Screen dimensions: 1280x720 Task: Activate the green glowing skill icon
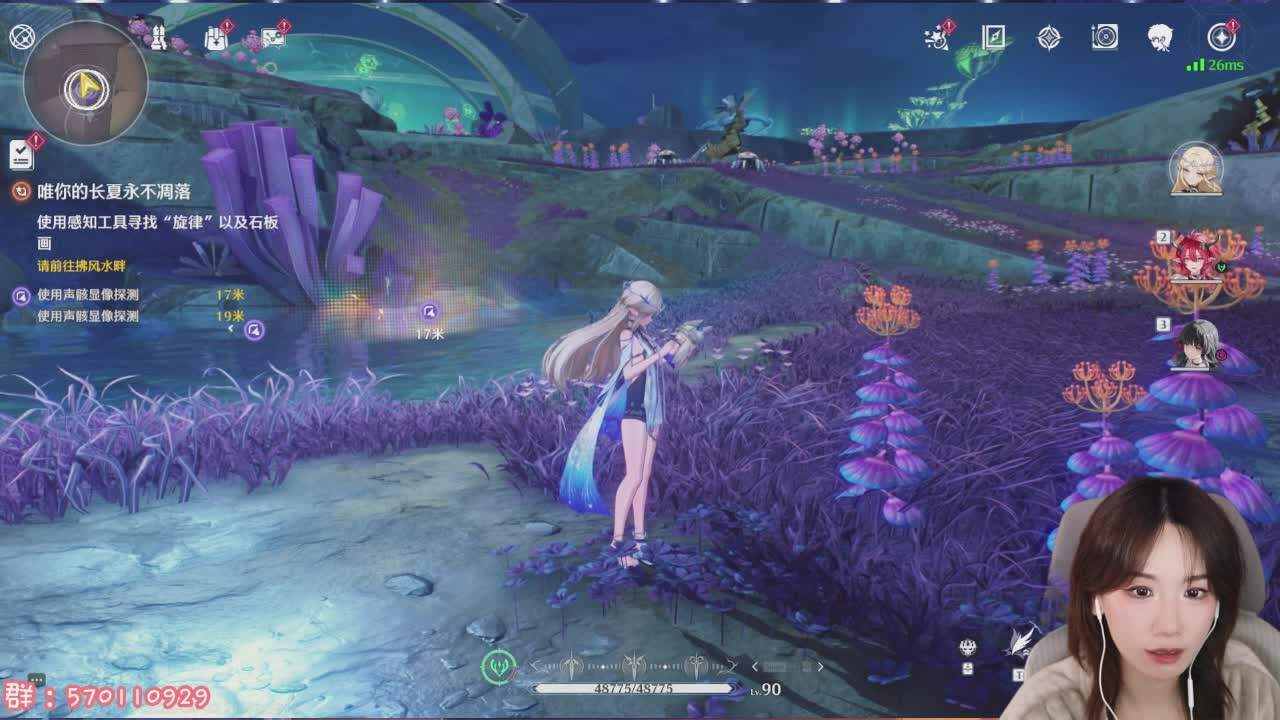point(498,666)
